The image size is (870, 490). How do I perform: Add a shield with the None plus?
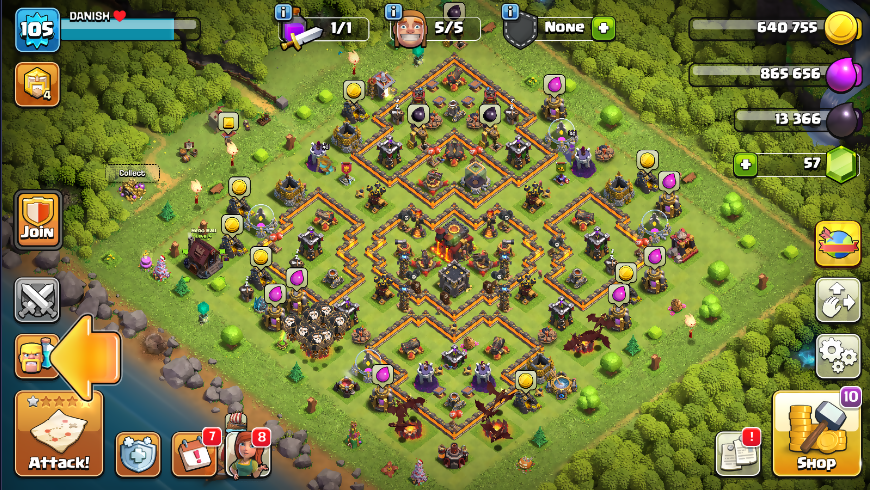(602, 28)
